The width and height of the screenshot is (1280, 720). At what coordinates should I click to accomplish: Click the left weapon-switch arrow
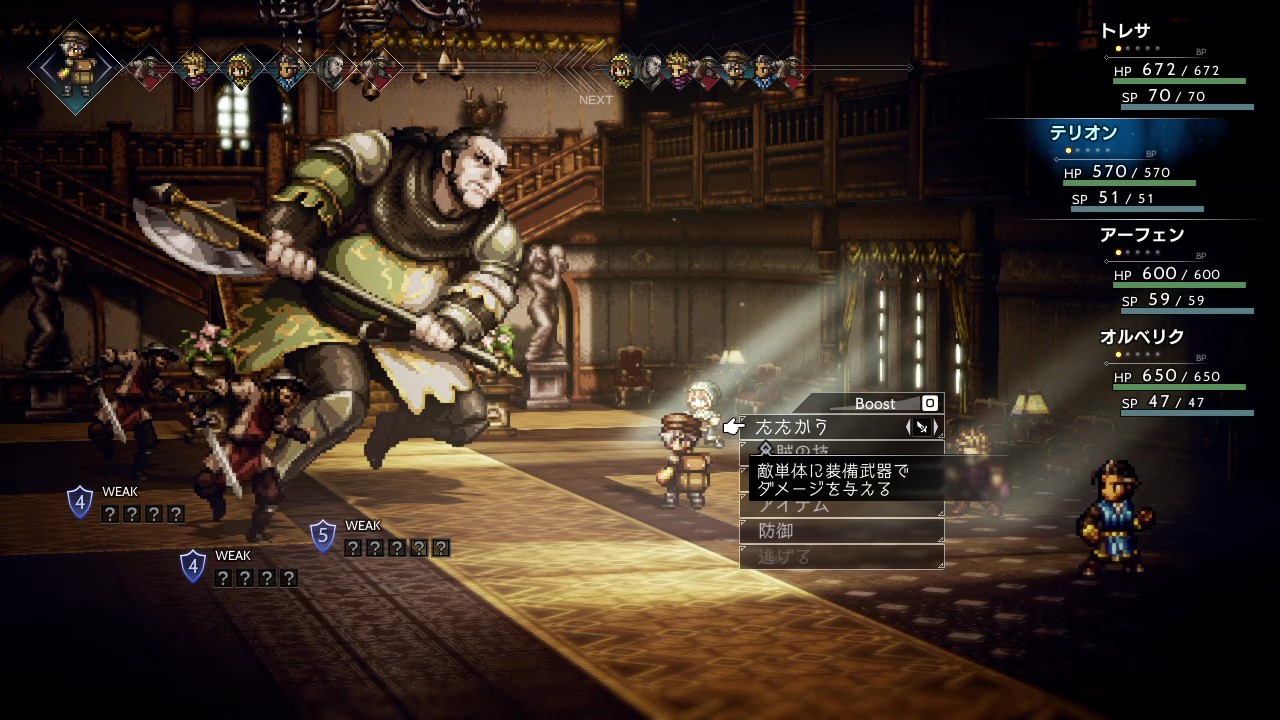pyautogui.click(x=909, y=427)
